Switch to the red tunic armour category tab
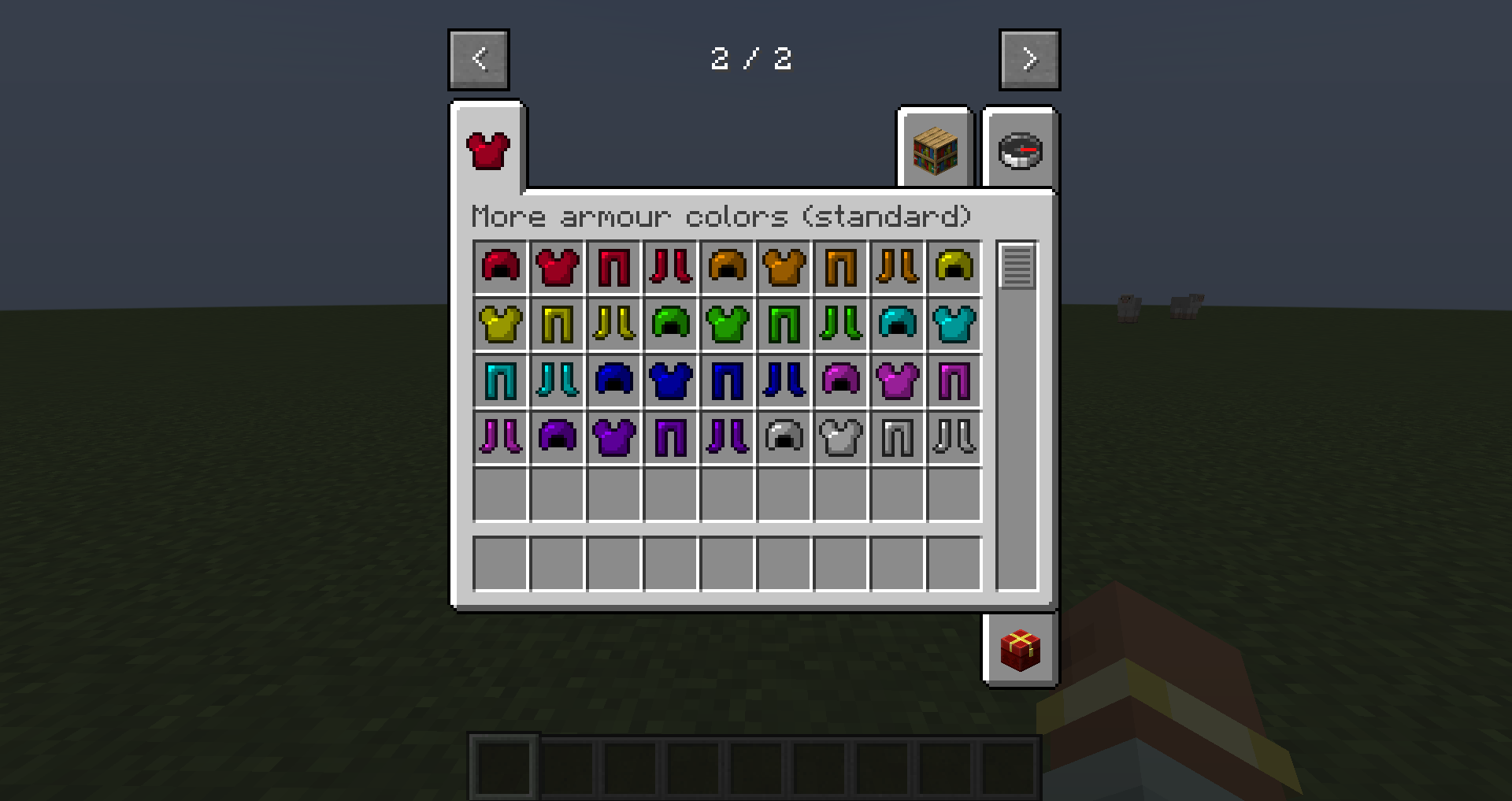 point(488,150)
